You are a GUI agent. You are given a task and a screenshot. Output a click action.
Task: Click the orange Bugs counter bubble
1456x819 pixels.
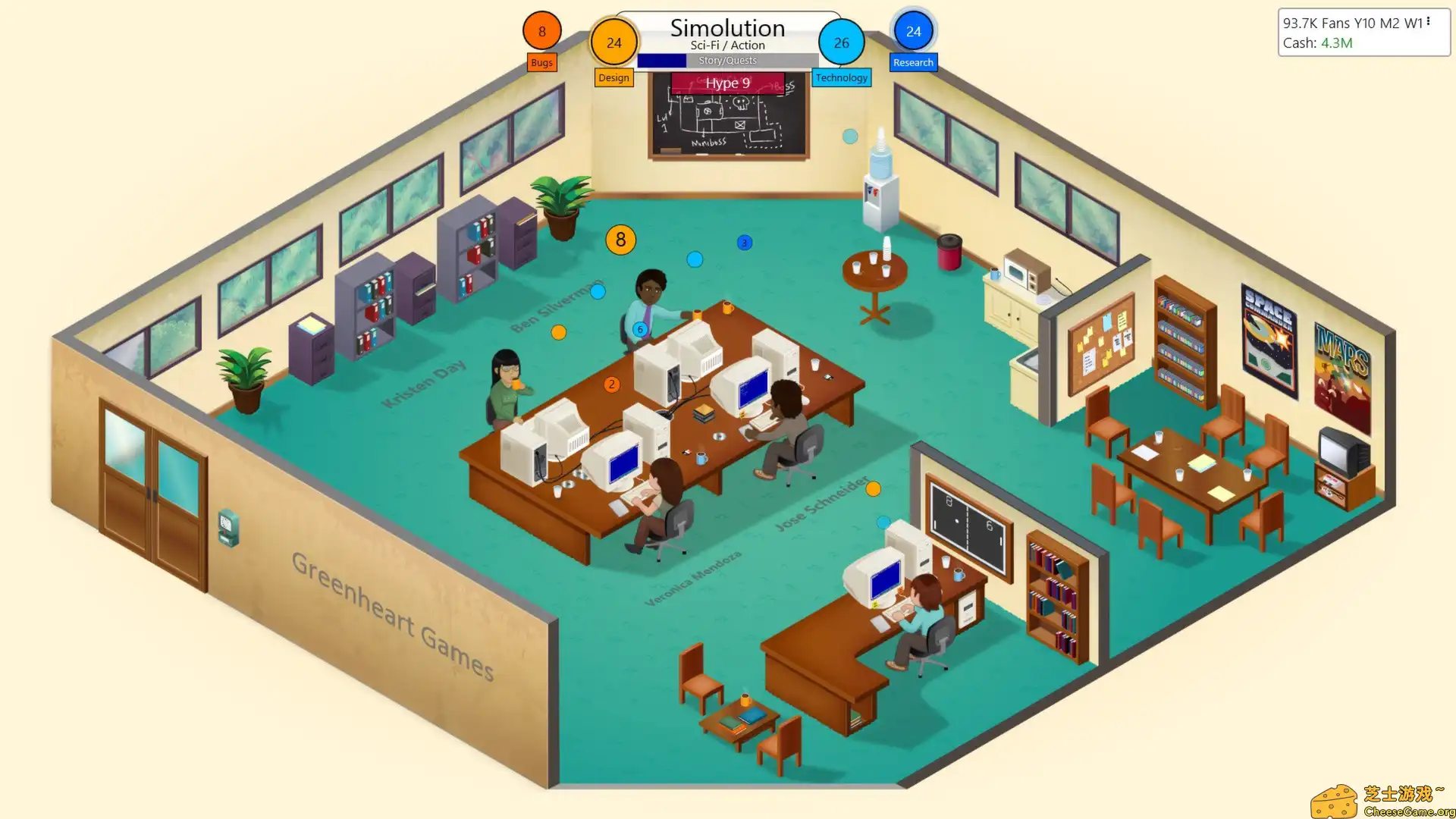click(541, 31)
